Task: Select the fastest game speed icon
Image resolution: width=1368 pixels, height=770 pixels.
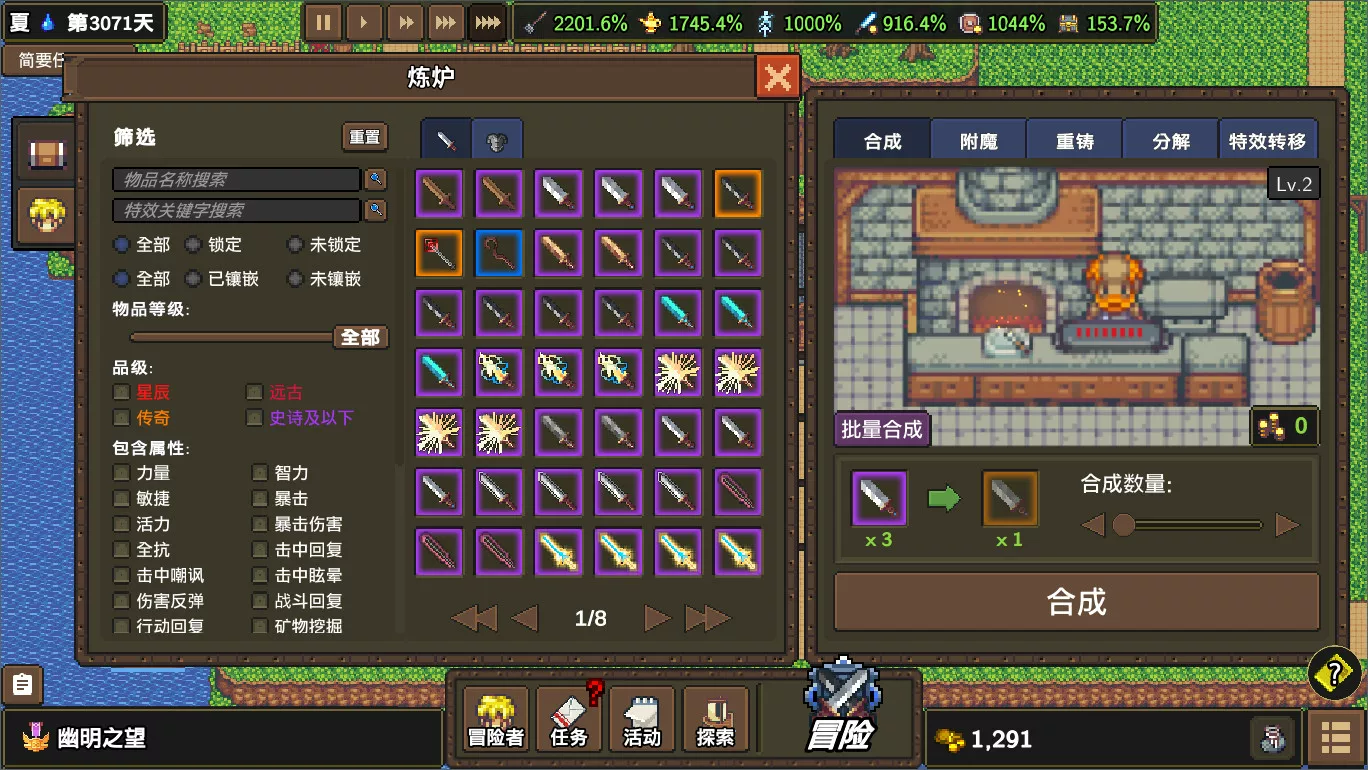Action: click(x=486, y=20)
